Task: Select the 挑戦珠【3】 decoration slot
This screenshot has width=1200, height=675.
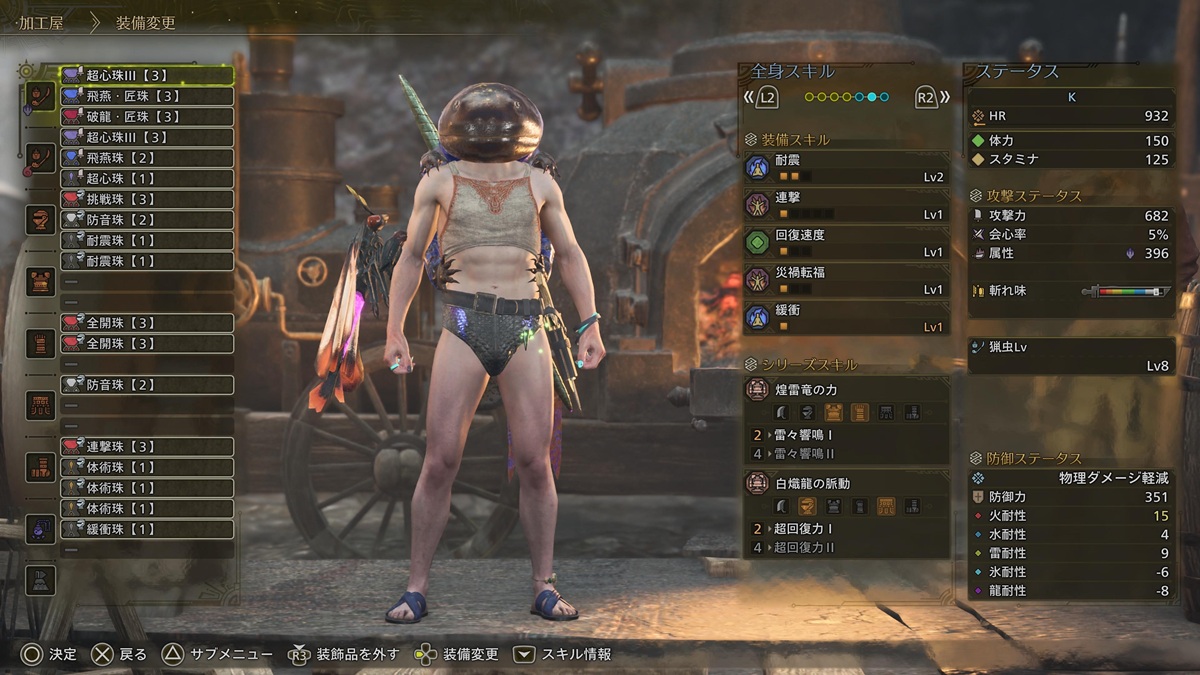Action: [x=147, y=199]
